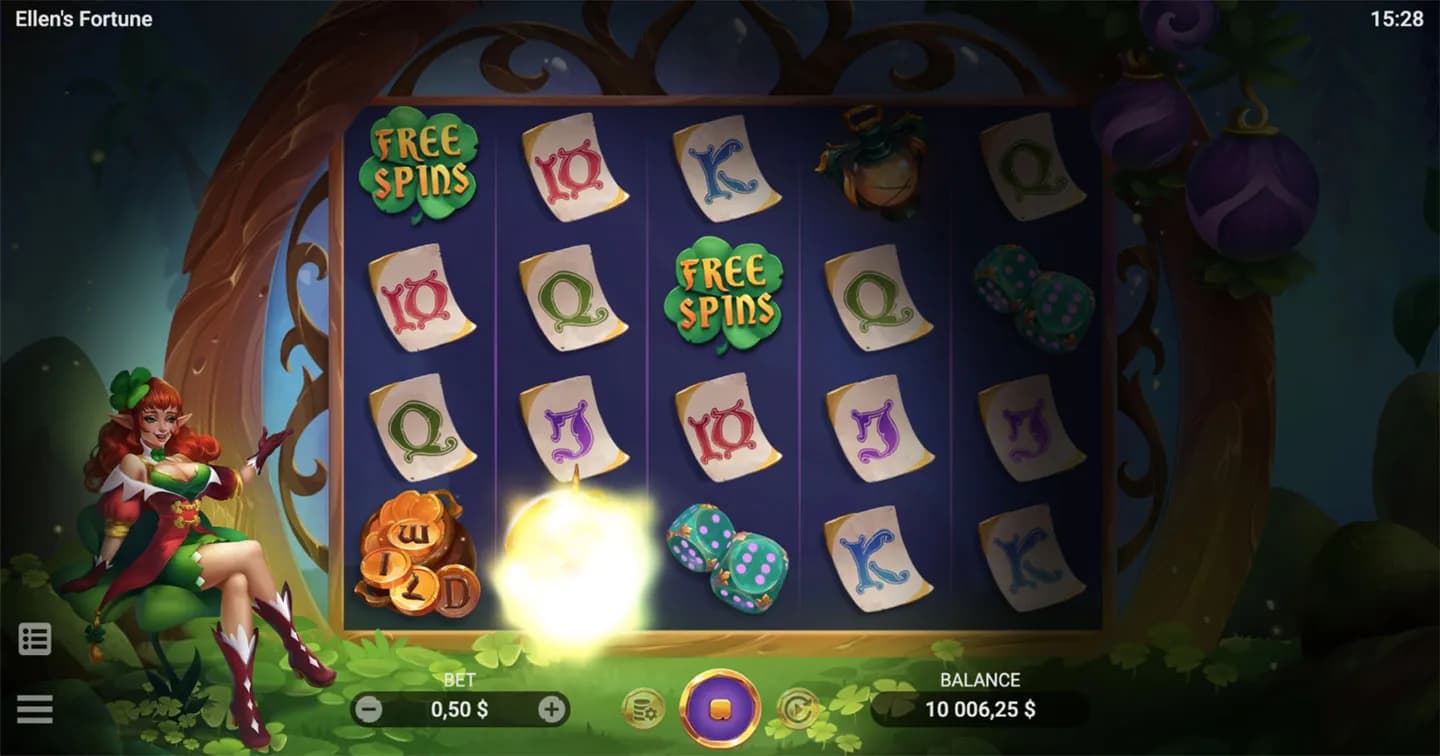Open the paytable list icon
Image resolution: width=1440 pixels, height=756 pixels.
tap(35, 639)
